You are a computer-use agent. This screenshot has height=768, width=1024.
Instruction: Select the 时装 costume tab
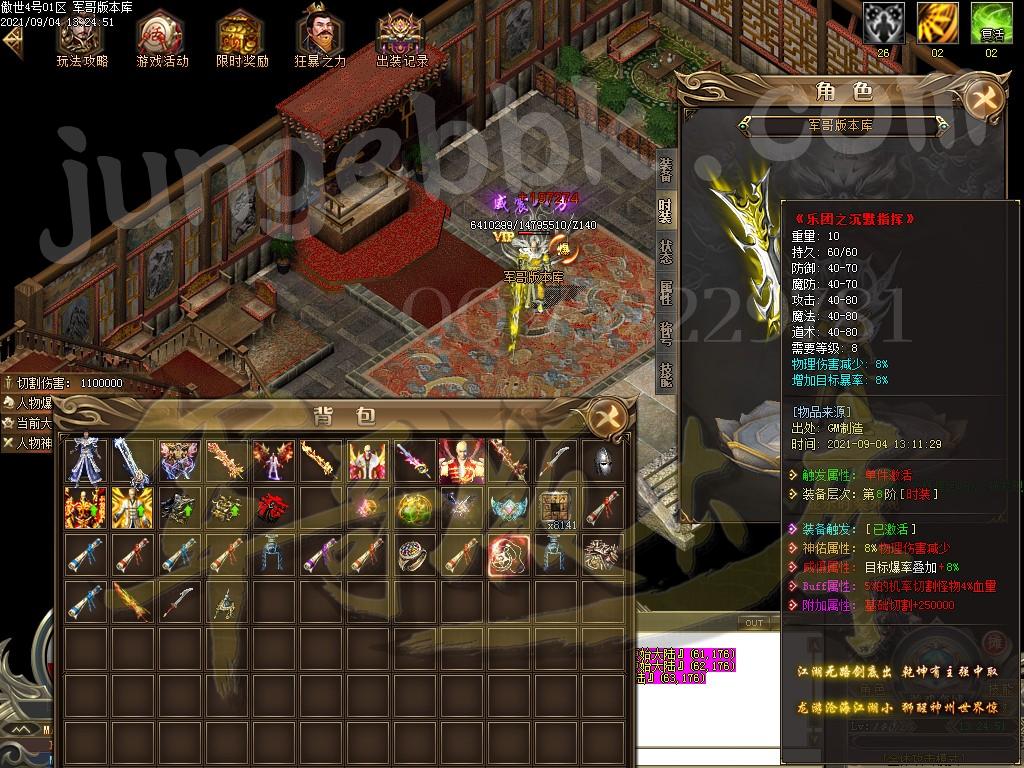tap(666, 211)
